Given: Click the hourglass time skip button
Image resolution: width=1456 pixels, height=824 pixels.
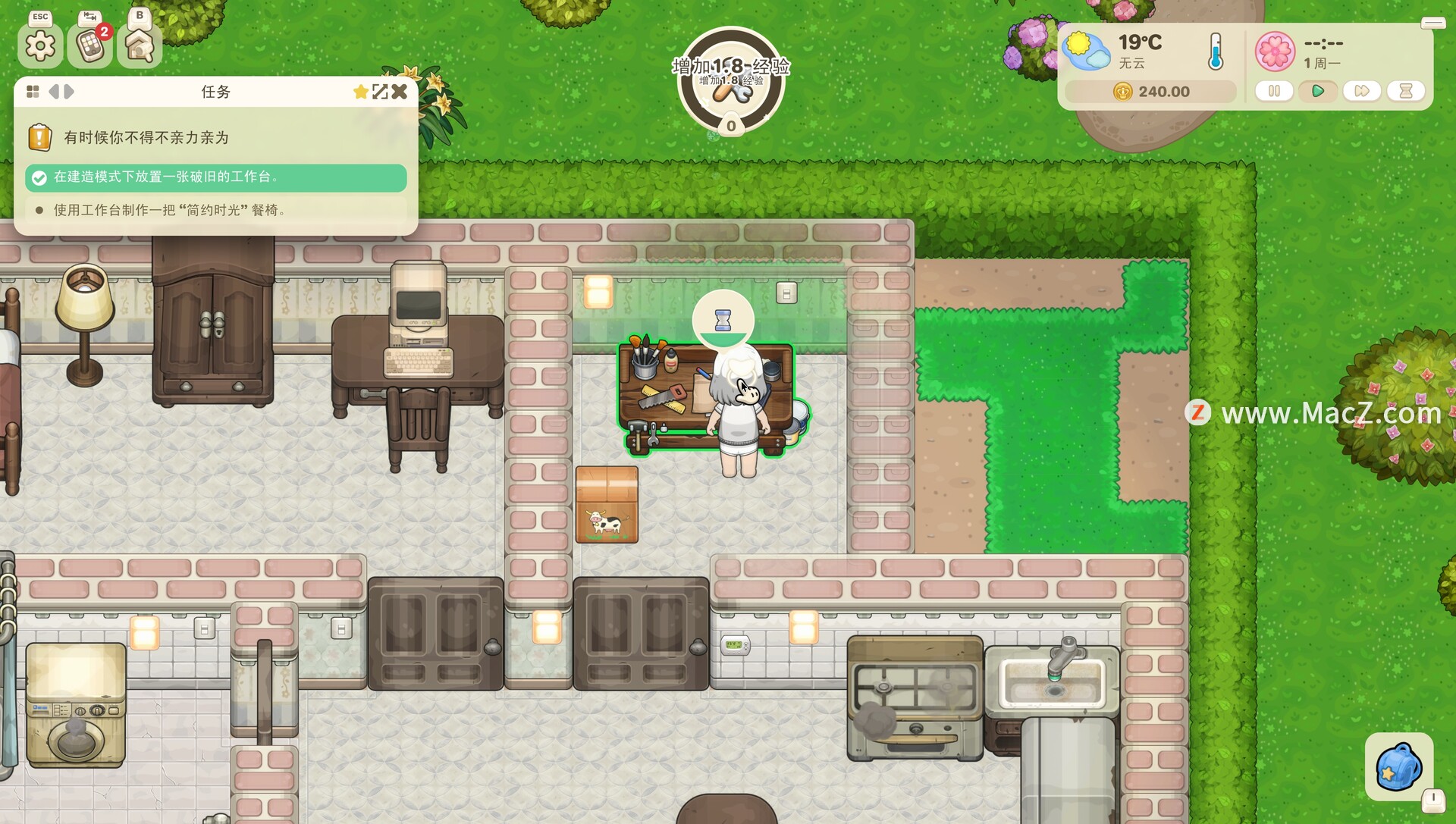Looking at the screenshot, I should (x=1406, y=91).
